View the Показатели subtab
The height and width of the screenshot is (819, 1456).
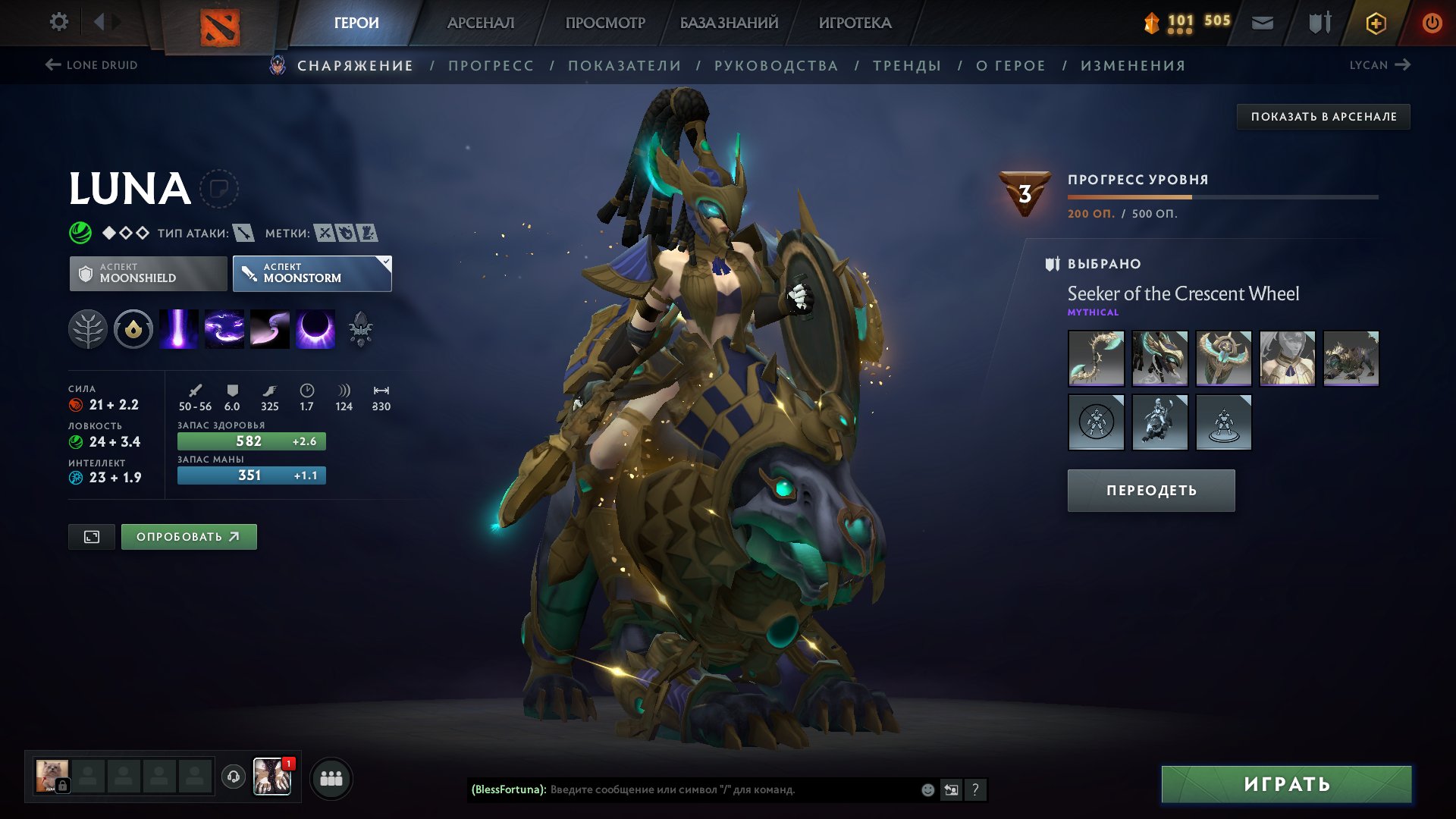tap(624, 66)
